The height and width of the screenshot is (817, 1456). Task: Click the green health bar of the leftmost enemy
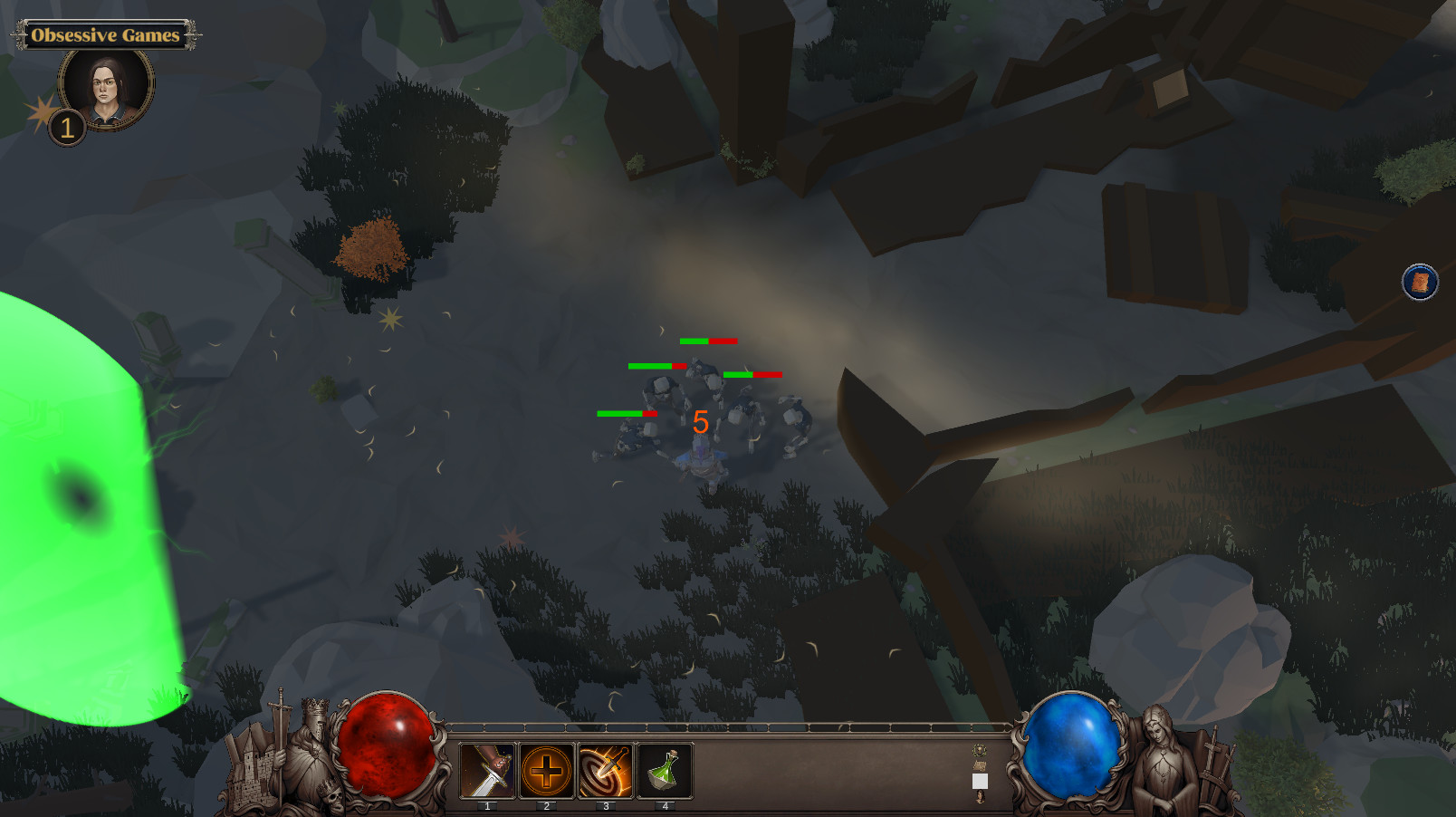tap(621, 414)
